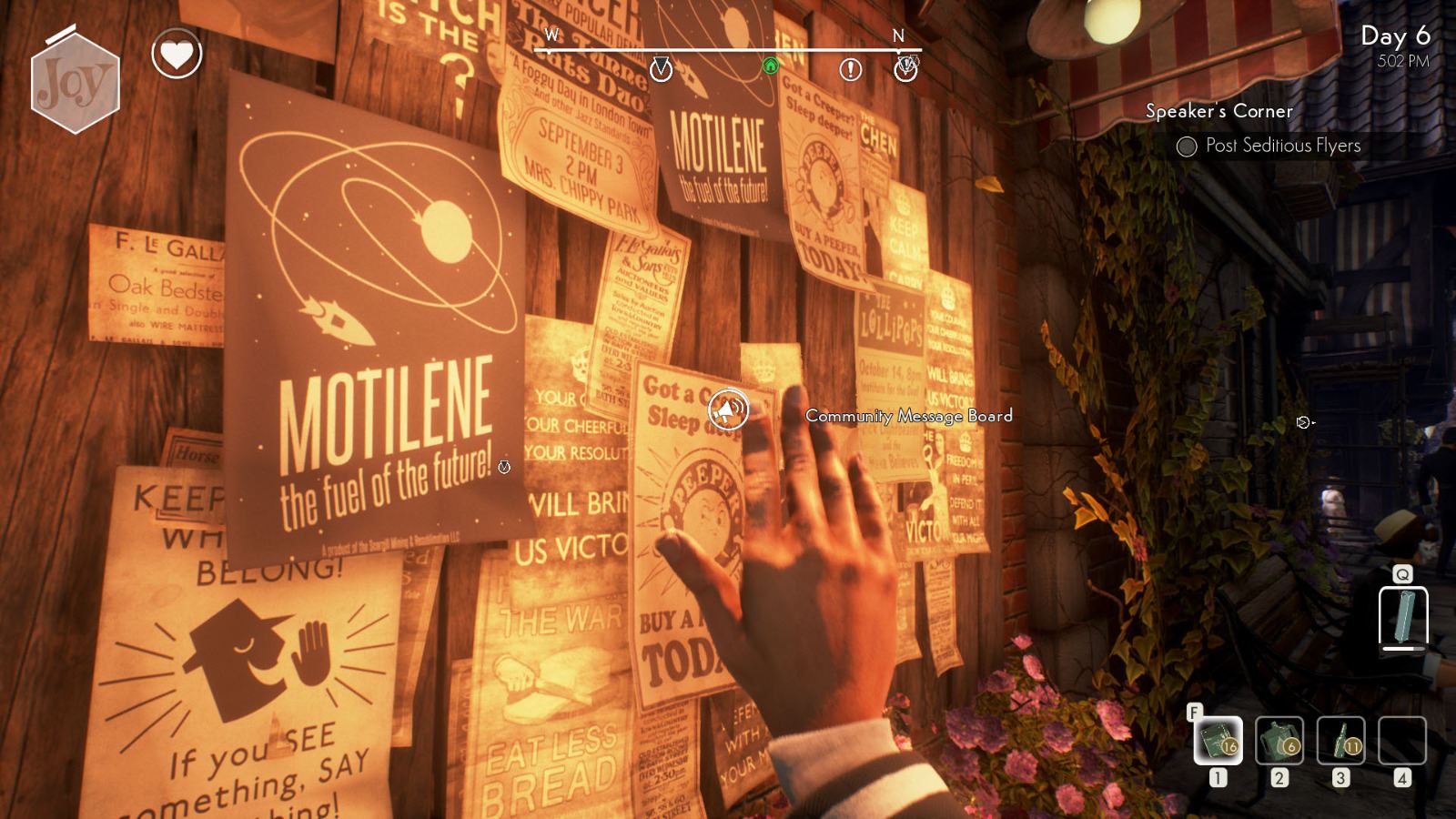Click the interaction glyph on the right brick wall

[x=1305, y=420]
